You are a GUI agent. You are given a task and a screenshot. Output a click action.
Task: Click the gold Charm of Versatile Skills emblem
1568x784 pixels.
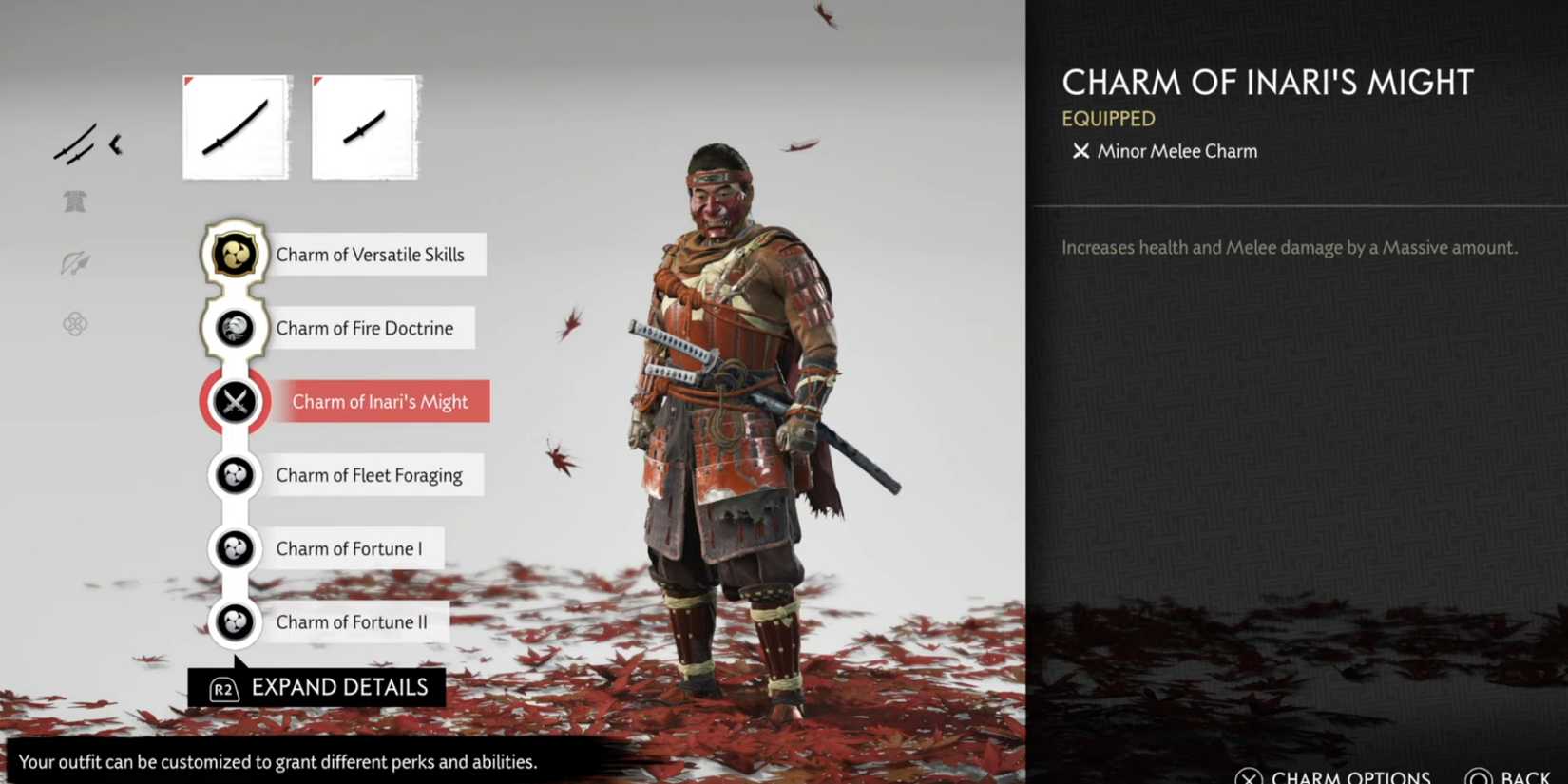233,254
